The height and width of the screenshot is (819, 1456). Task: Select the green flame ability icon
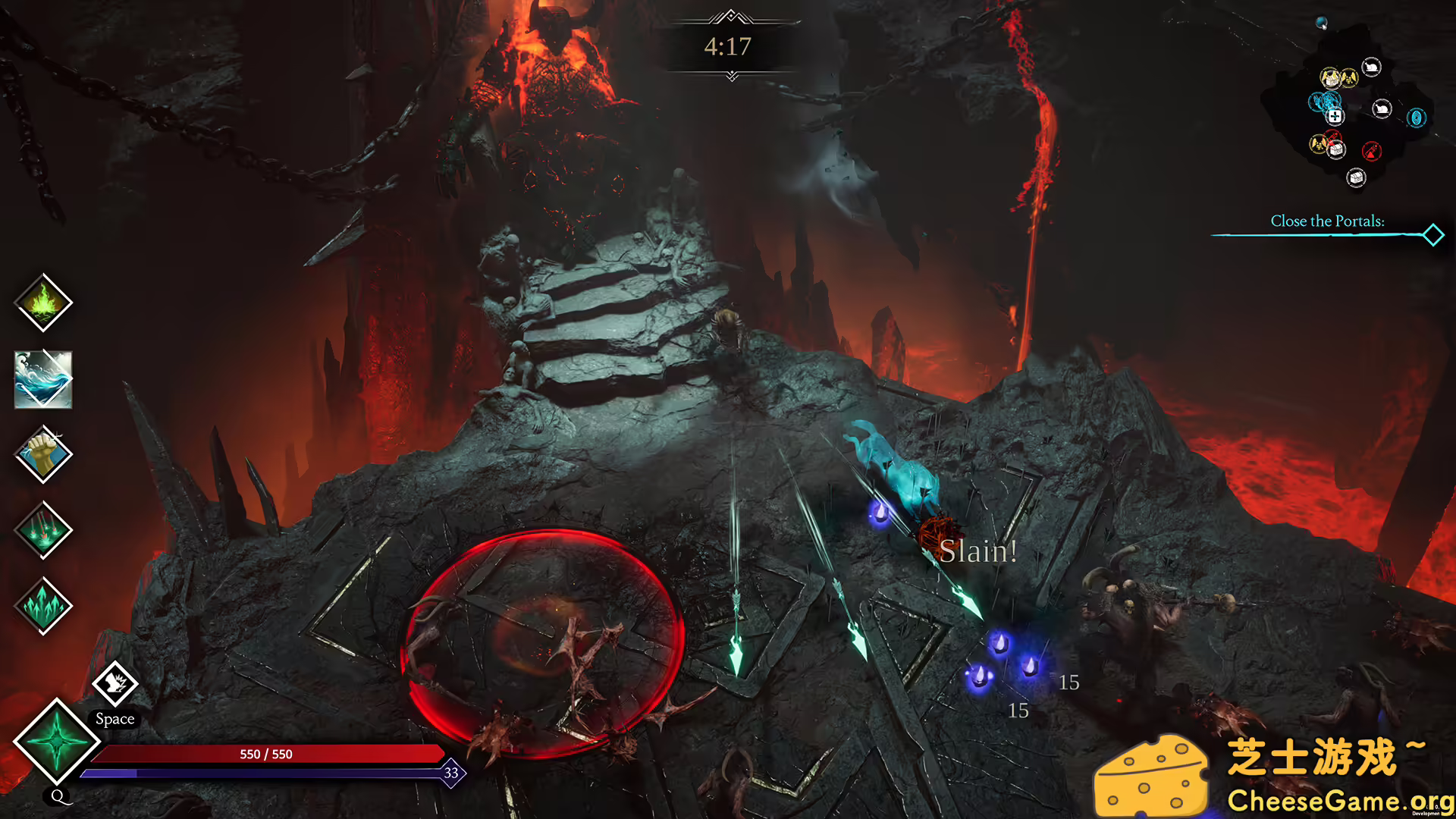[43, 303]
